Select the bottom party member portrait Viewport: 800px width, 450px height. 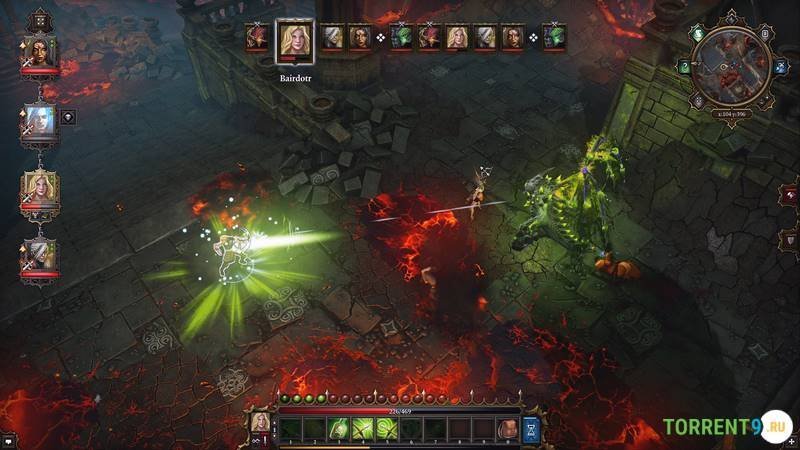40,257
